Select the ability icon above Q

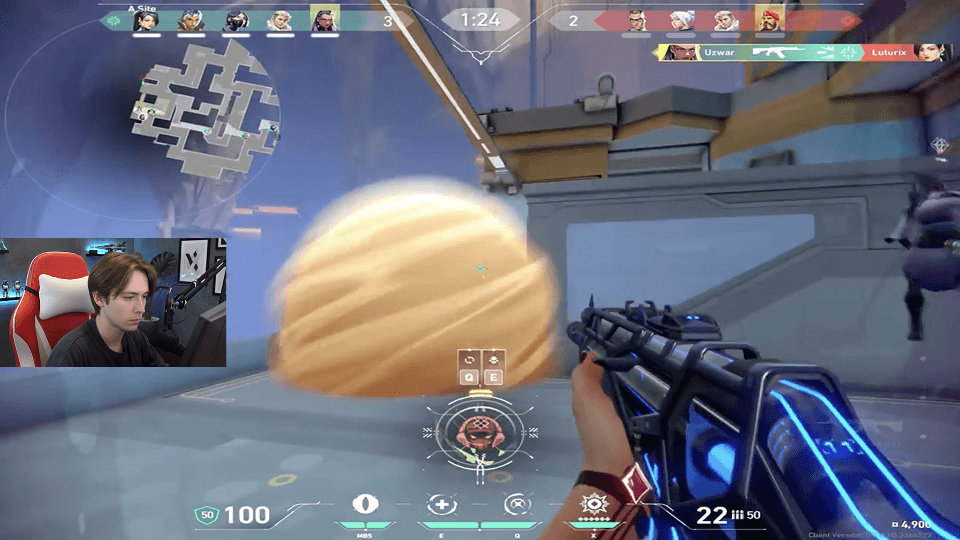point(517,505)
